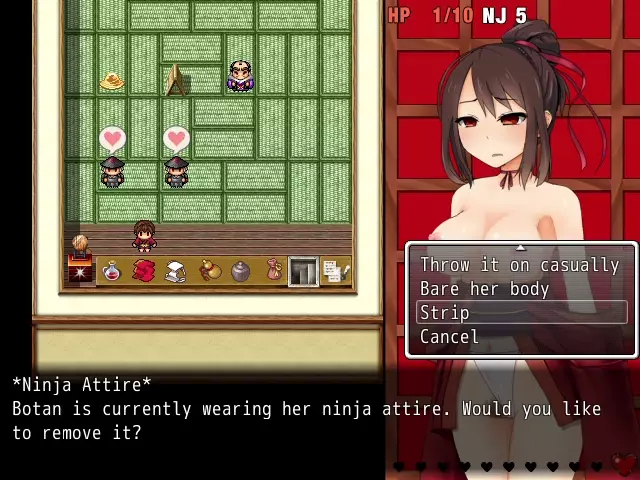640x480 pixels.
Task: Select the red folded cloth item
Action: (x=144, y=271)
